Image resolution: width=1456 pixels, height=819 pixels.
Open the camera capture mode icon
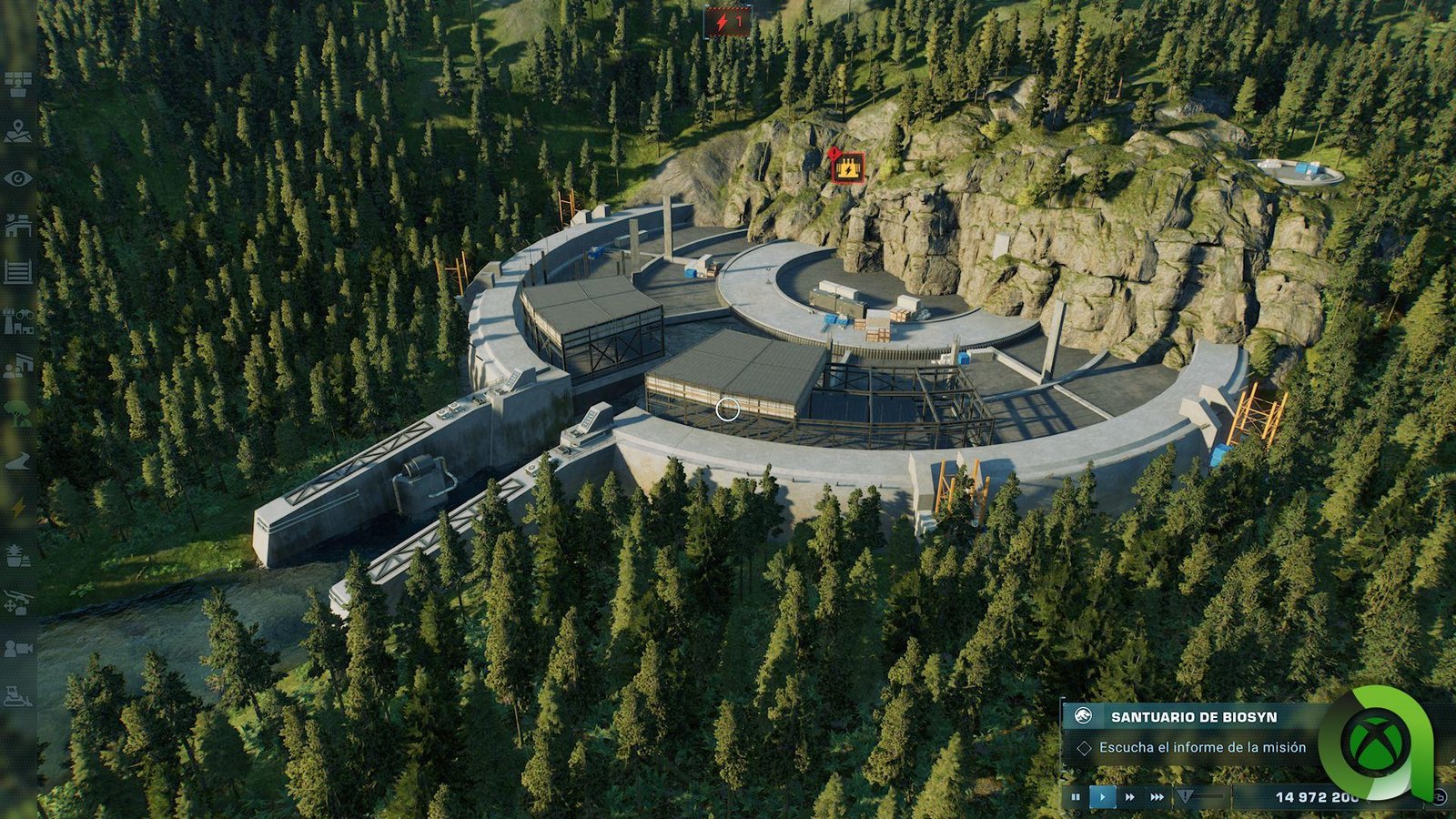[x=18, y=649]
